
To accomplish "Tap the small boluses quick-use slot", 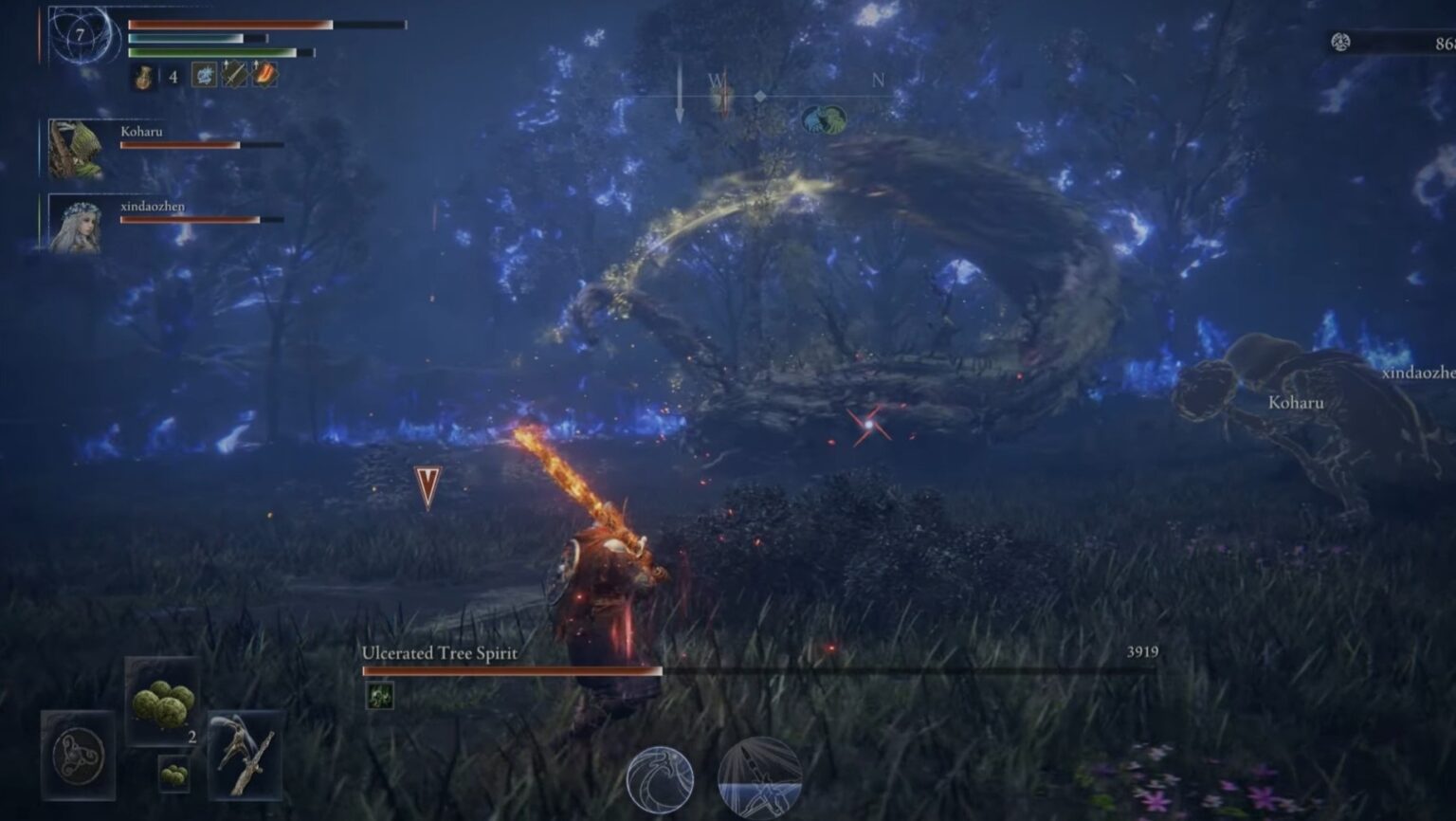I will tap(173, 777).
